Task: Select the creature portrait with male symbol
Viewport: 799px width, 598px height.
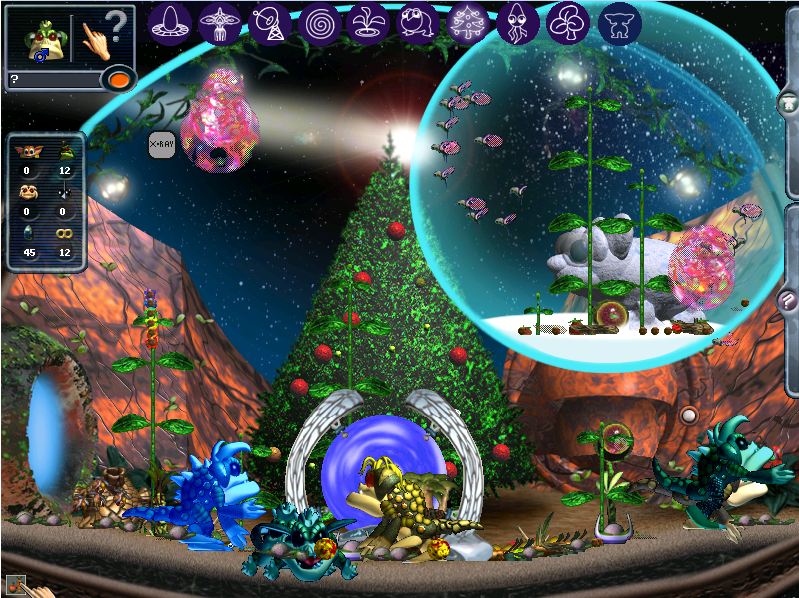Action: point(42,39)
